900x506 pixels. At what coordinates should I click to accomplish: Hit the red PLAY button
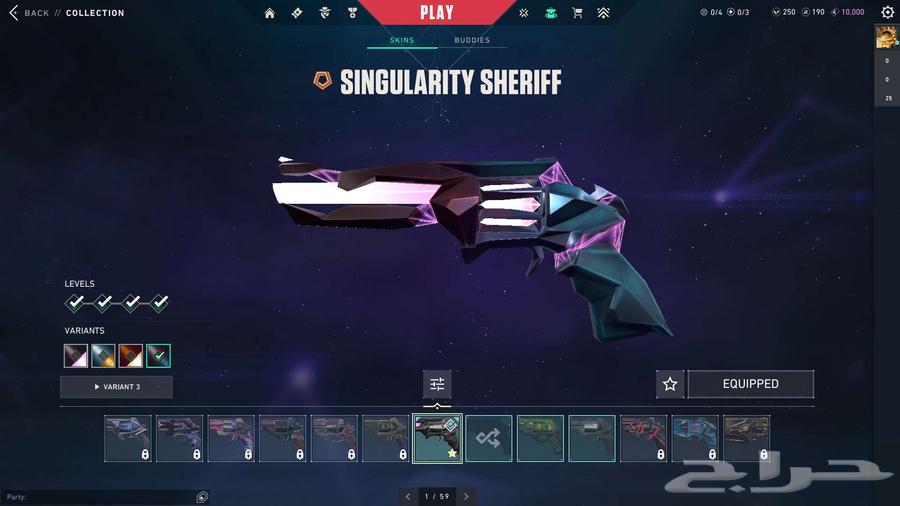(x=436, y=13)
